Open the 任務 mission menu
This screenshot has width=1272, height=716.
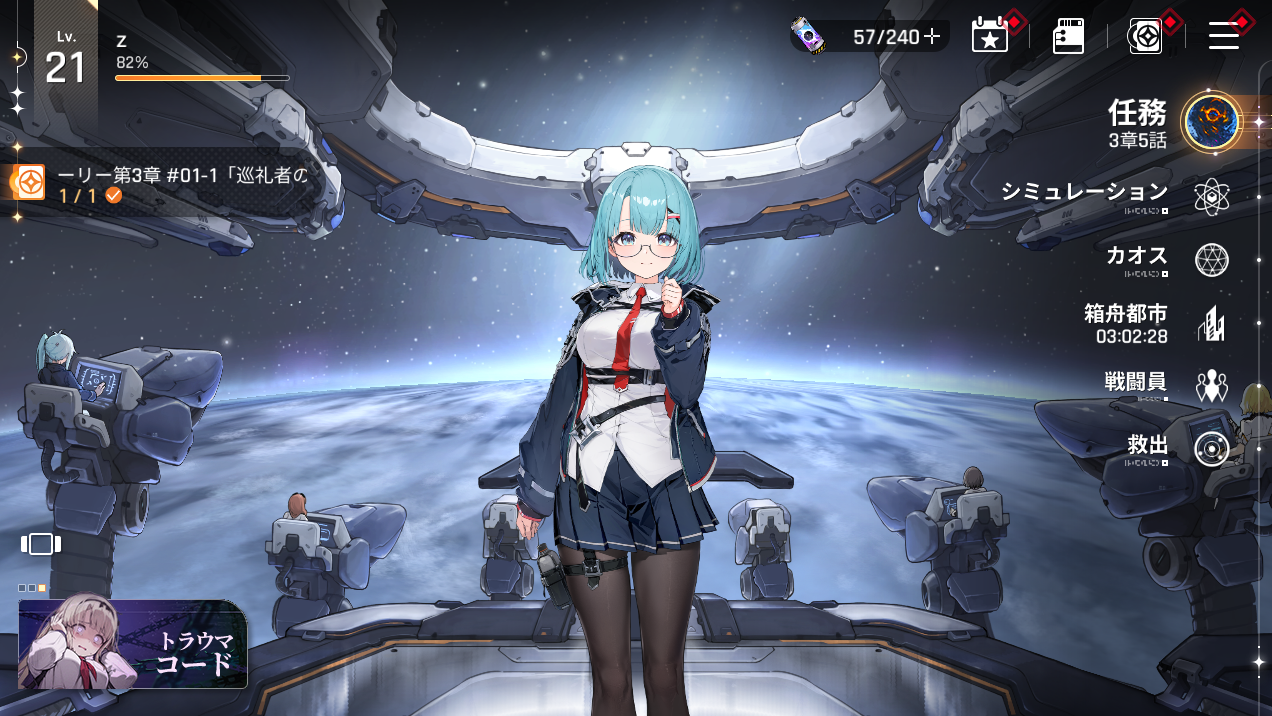[x=1211, y=122]
